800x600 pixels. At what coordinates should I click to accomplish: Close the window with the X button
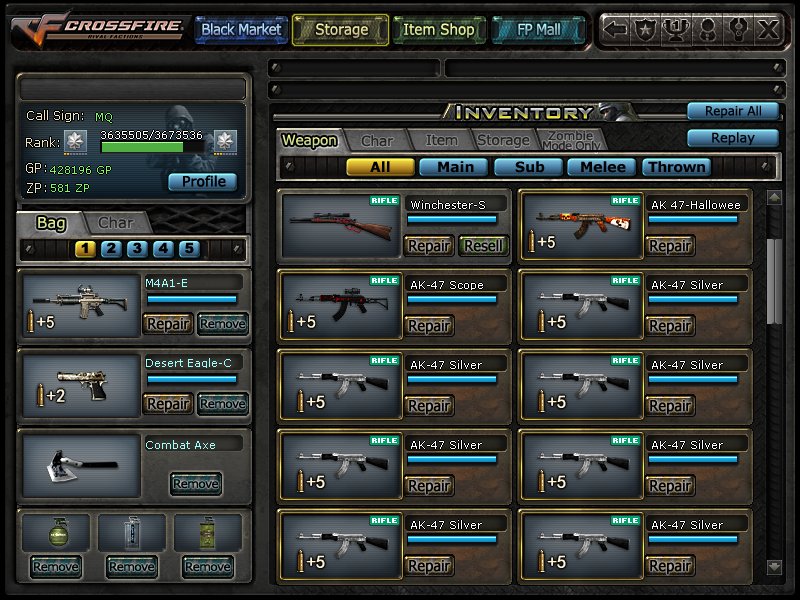767,30
